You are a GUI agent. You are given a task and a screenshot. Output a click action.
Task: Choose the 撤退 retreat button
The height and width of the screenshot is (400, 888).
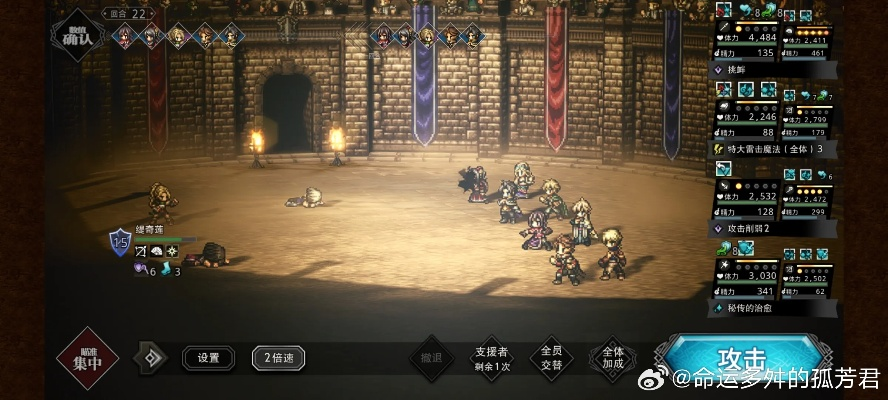point(431,358)
